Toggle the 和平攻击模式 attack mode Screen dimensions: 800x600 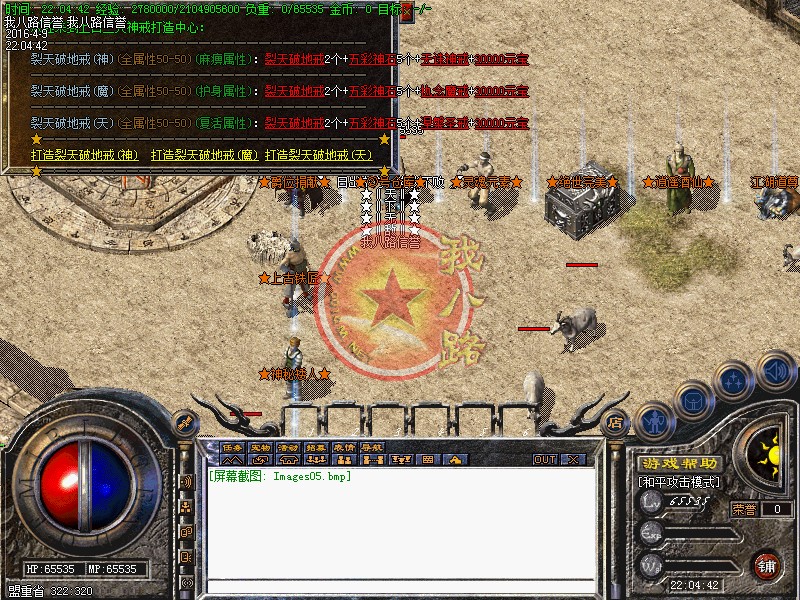680,482
